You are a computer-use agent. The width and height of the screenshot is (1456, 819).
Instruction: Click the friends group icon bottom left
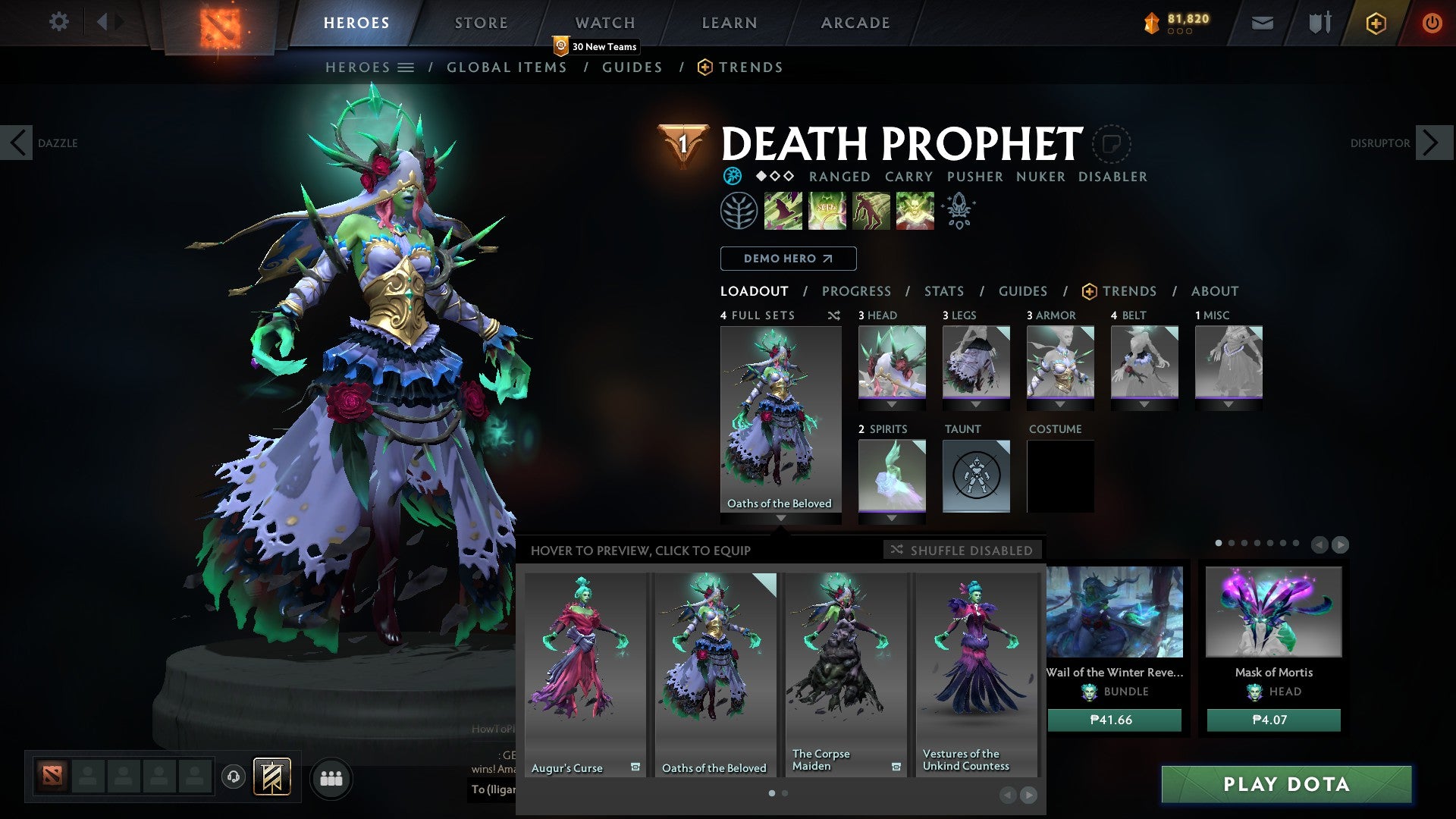coord(331,779)
